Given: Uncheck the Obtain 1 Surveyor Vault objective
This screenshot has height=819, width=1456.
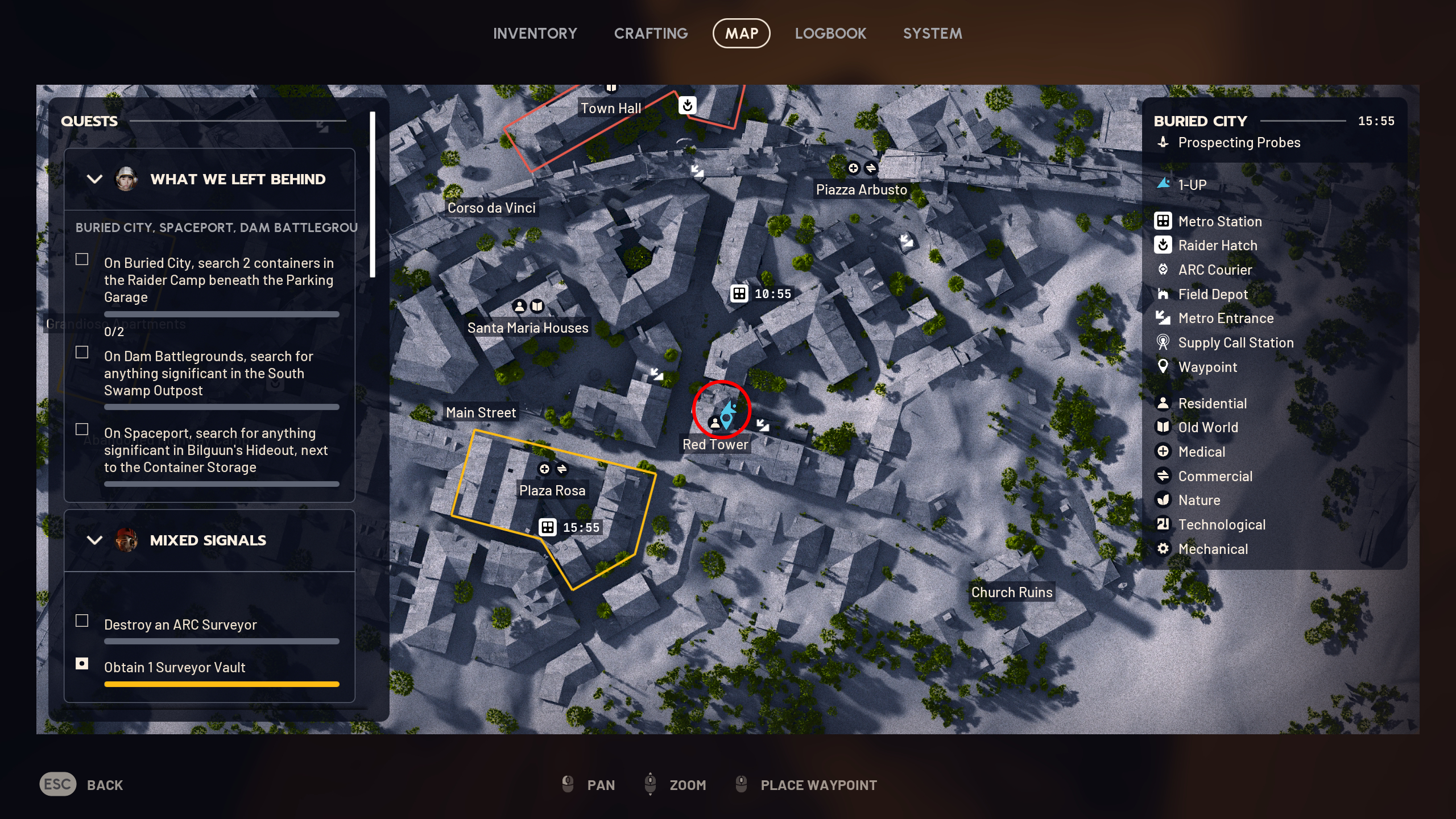Looking at the screenshot, I should (x=81, y=664).
